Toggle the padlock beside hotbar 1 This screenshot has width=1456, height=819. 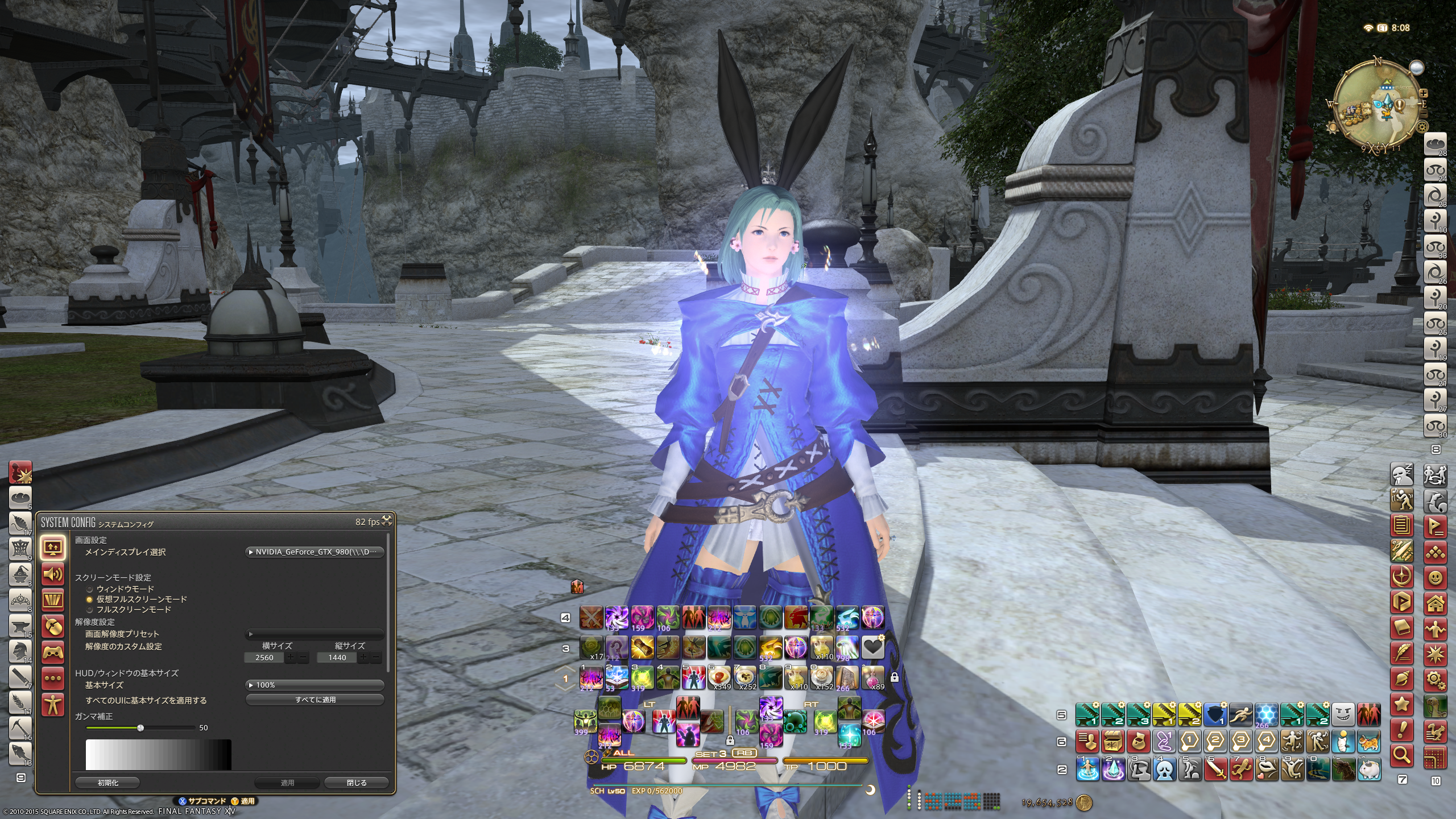pyautogui.click(x=895, y=677)
